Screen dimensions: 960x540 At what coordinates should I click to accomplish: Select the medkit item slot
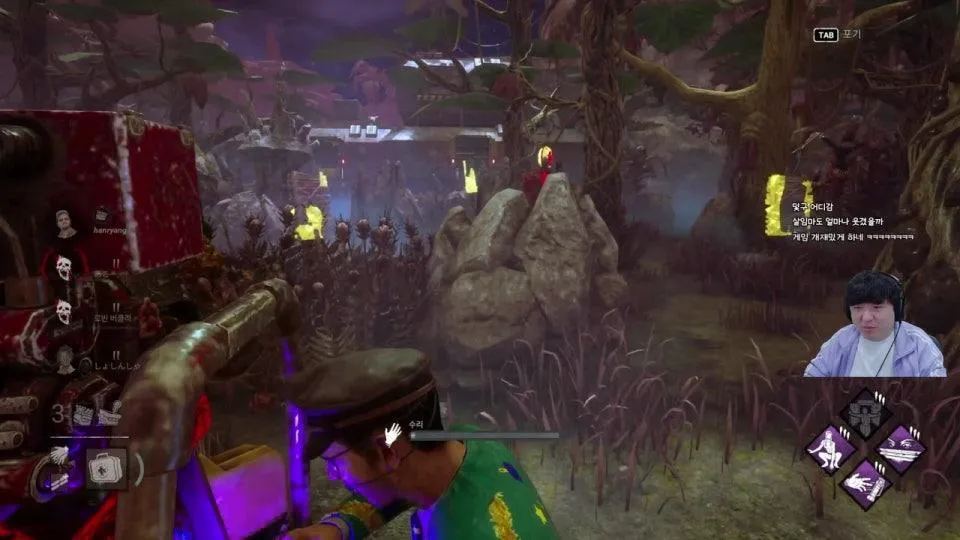(105, 468)
